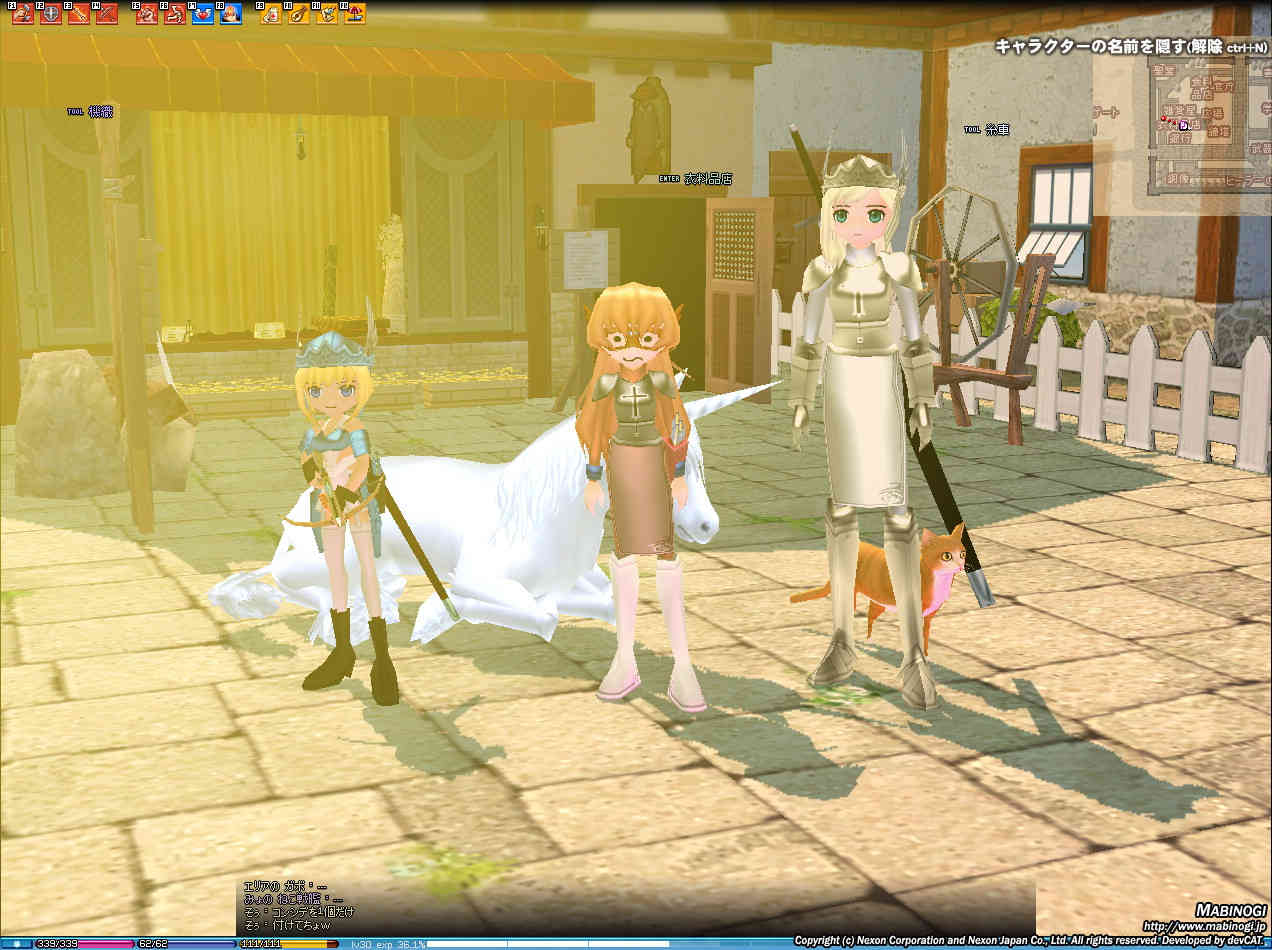Activate the F4 bow ranged attack skill
Screen dimensions: 1272x950
pos(106,14)
